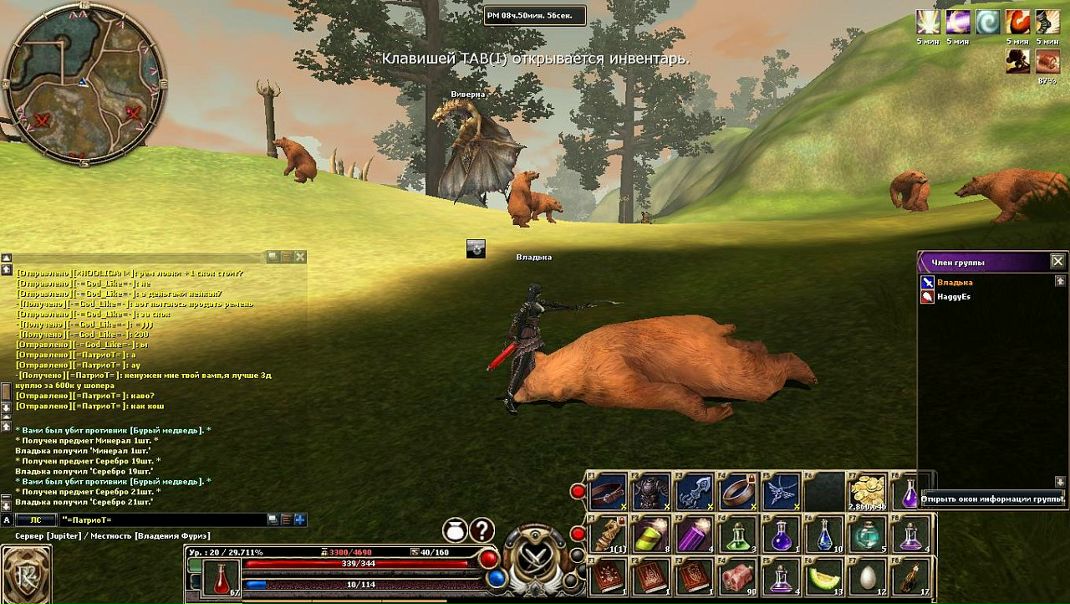Use the red health potion quick slot
This screenshot has height=604, width=1070.
click(x=221, y=578)
